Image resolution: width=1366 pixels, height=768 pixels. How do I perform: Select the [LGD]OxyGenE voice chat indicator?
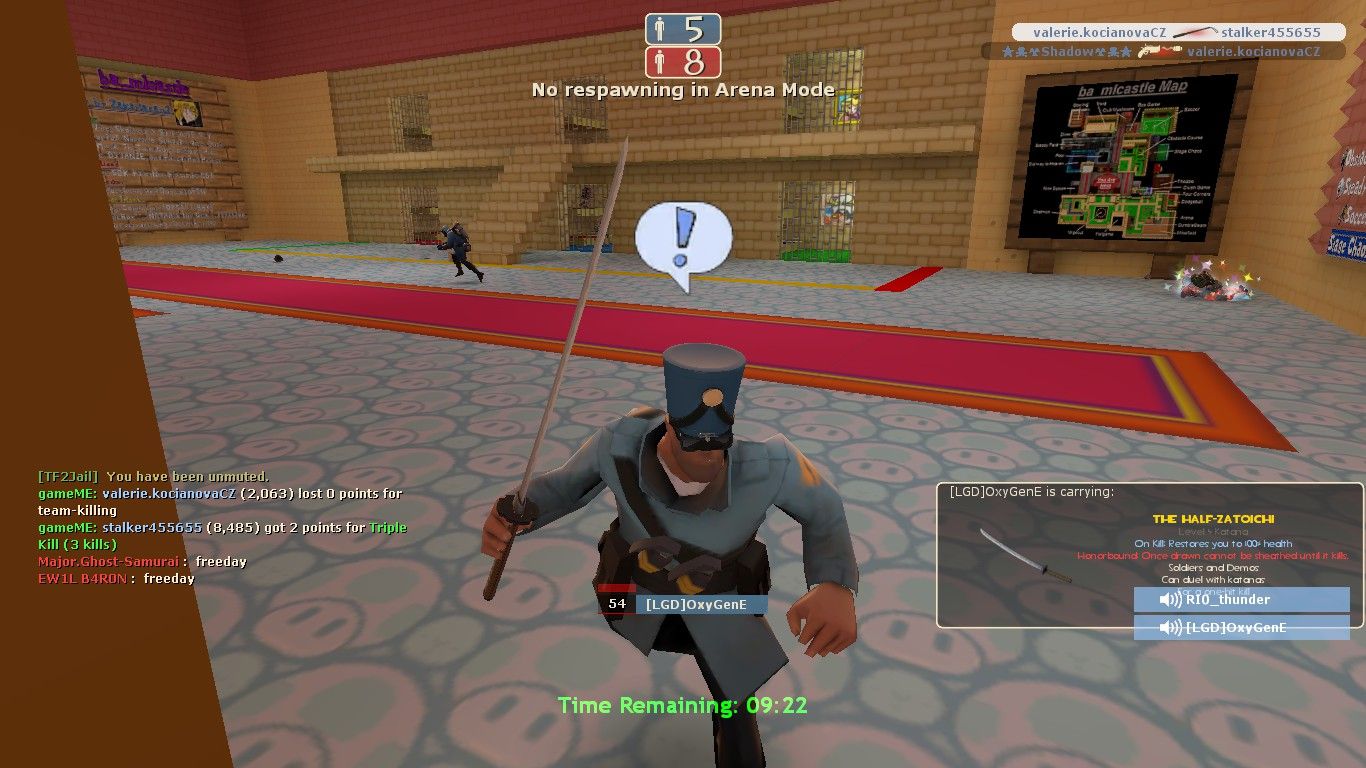1241,628
